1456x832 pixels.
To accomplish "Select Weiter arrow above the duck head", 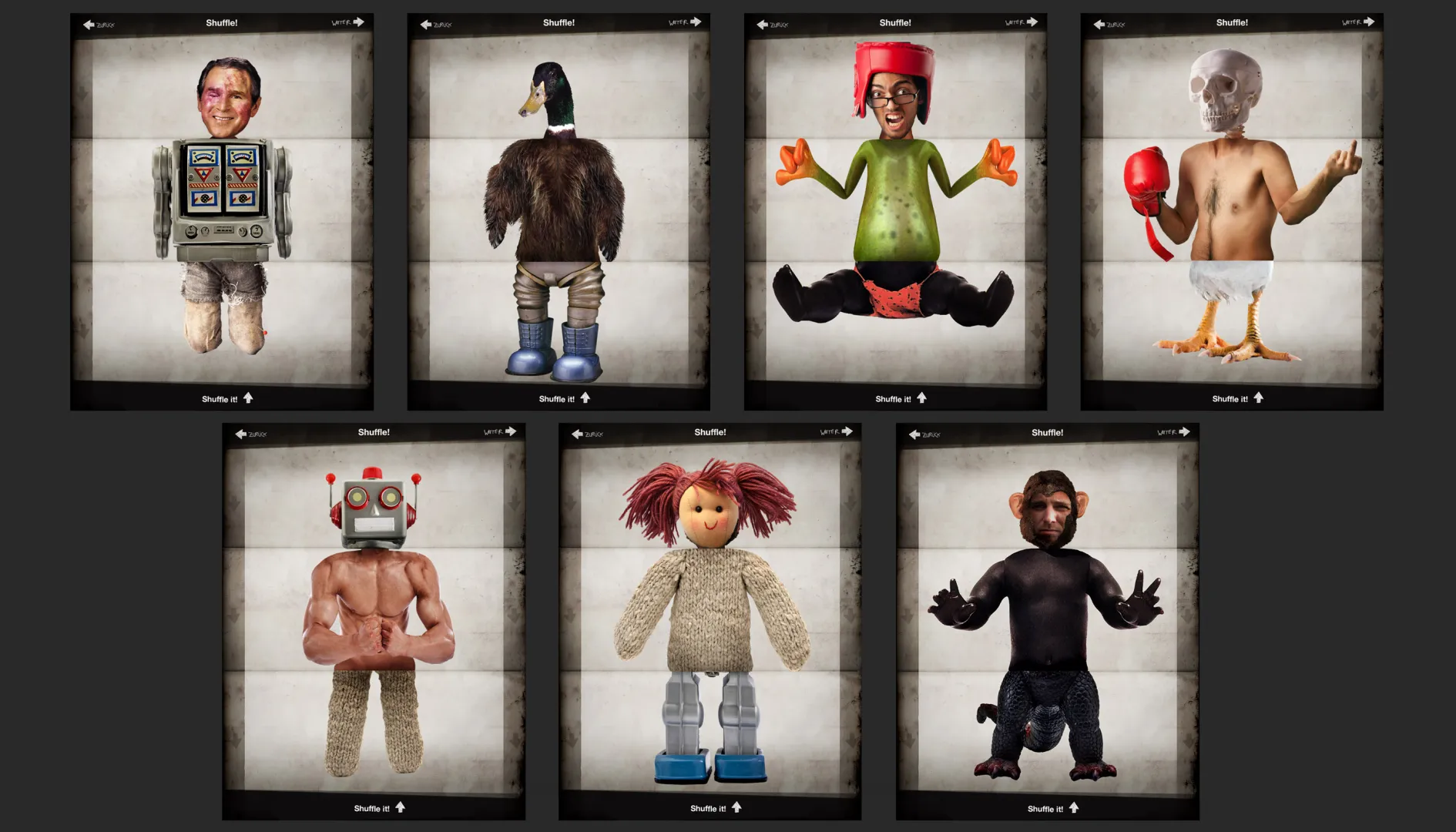I will pos(685,22).
